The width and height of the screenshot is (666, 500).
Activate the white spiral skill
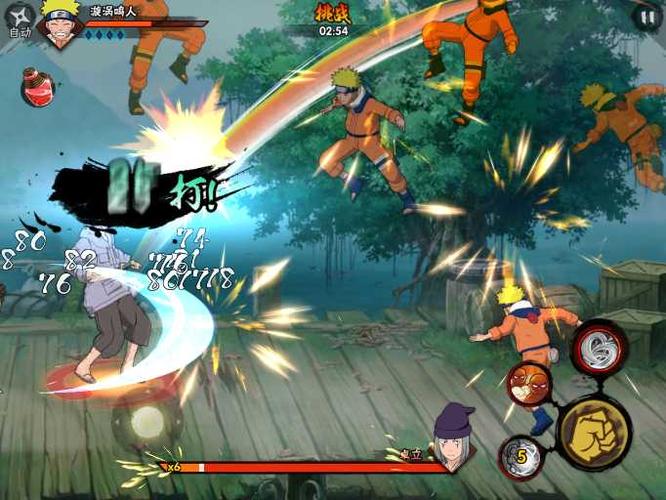click(x=599, y=346)
